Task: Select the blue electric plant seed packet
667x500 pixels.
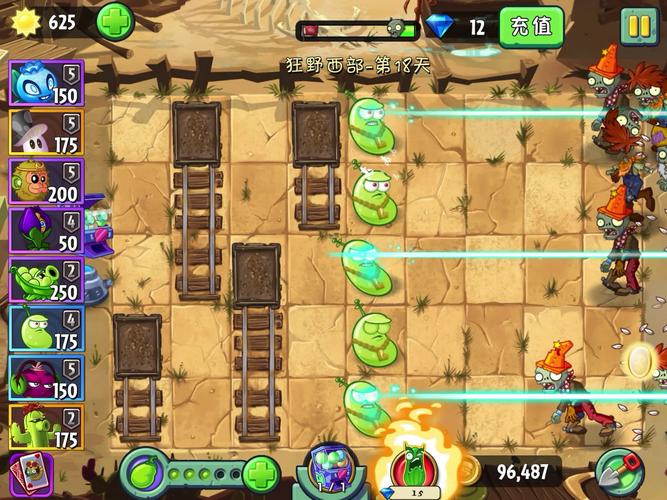Action: pyautogui.click(x=46, y=82)
